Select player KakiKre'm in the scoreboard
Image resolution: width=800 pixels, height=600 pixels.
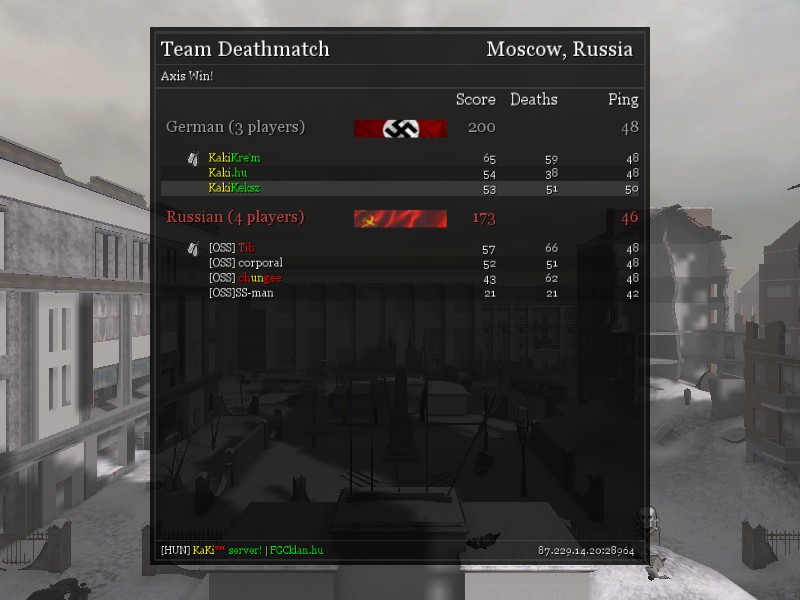[x=234, y=158]
